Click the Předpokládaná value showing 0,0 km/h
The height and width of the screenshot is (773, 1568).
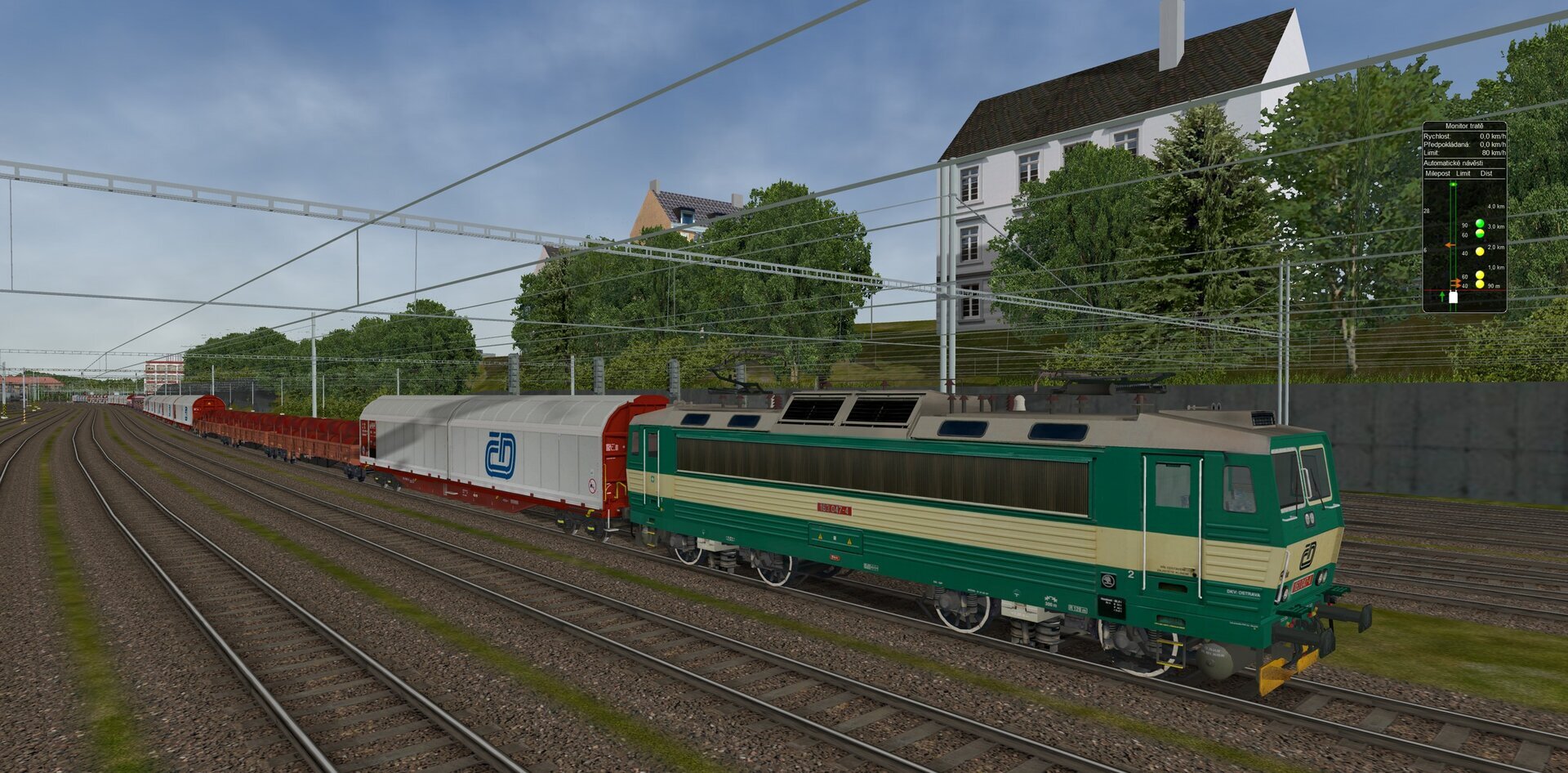coord(1491,145)
